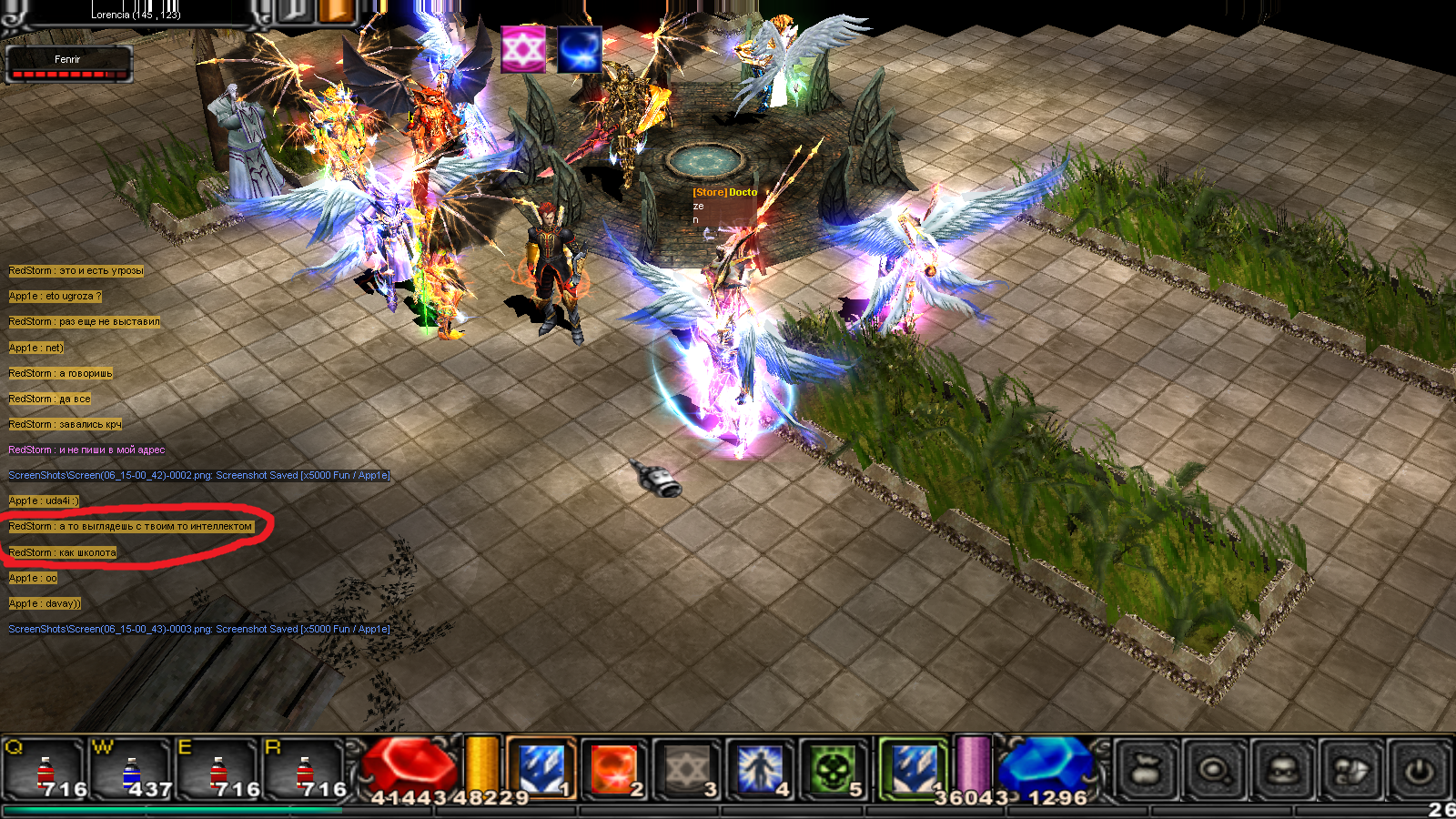The image size is (1456, 819).
Task: Activate the blue ice shards skill in slot 1
Action: (x=541, y=768)
